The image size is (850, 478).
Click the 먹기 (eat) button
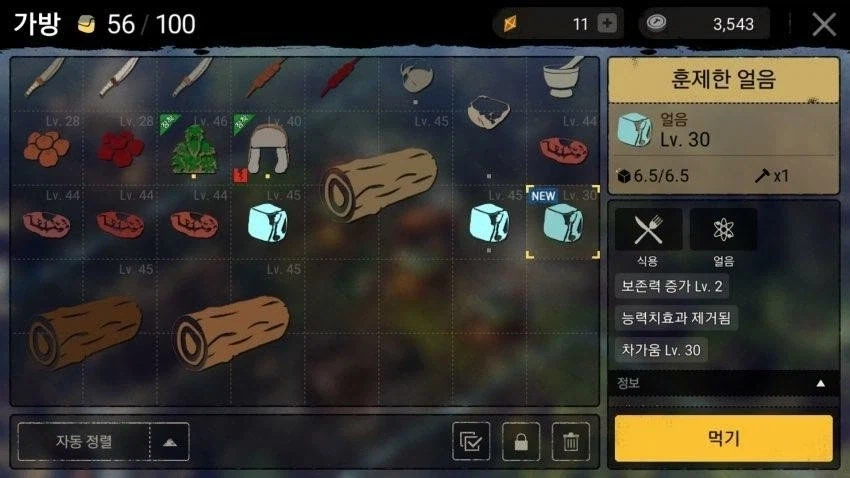pyautogui.click(x=723, y=438)
